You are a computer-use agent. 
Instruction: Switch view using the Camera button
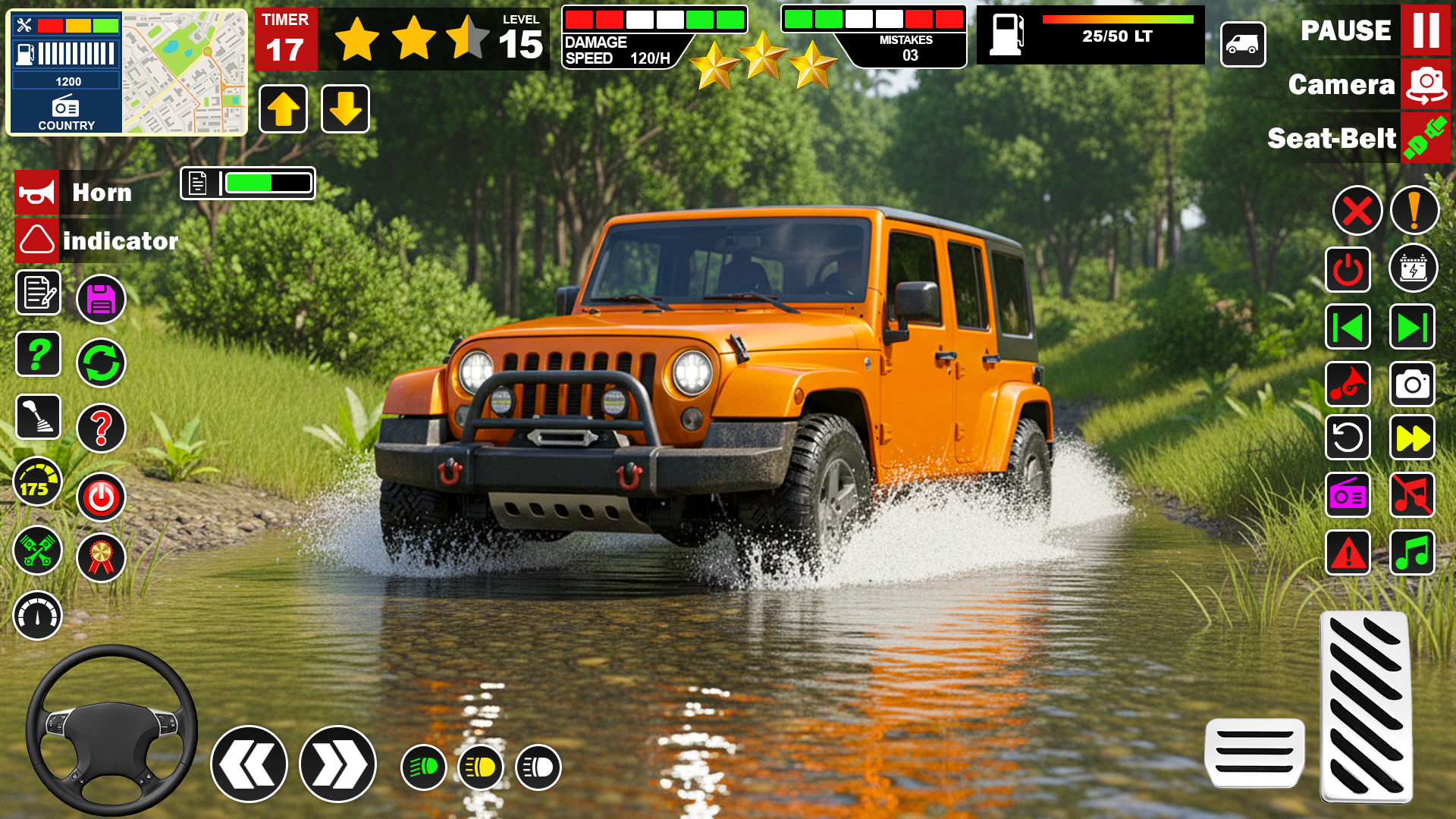pyautogui.click(x=1425, y=84)
